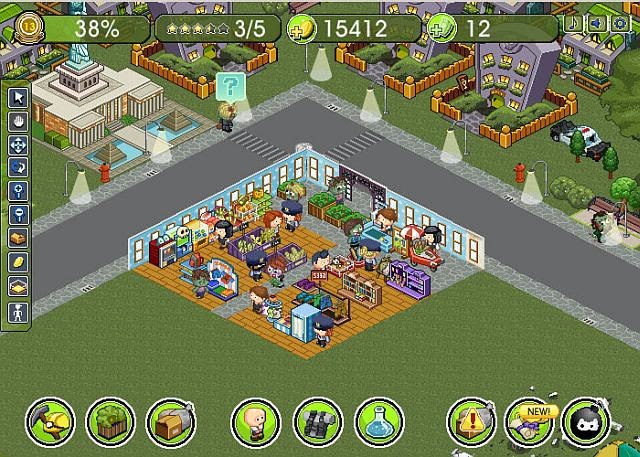Image resolution: width=640 pixels, height=457 pixels.
Task: Open the exclamation mark alerts button
Action: point(469,422)
